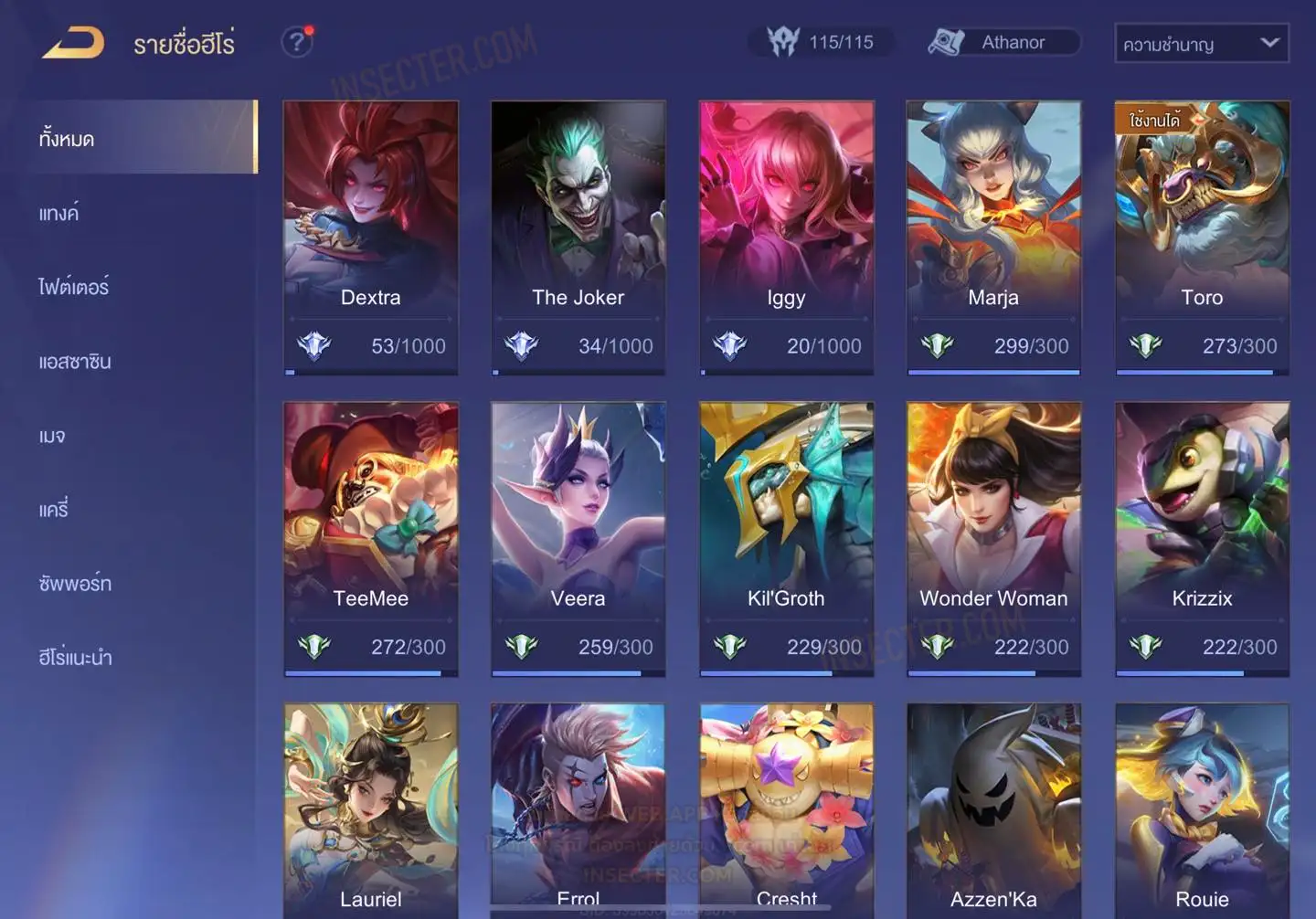Go back using the gold arrow button
The width and height of the screenshot is (1316, 919).
coord(73,43)
